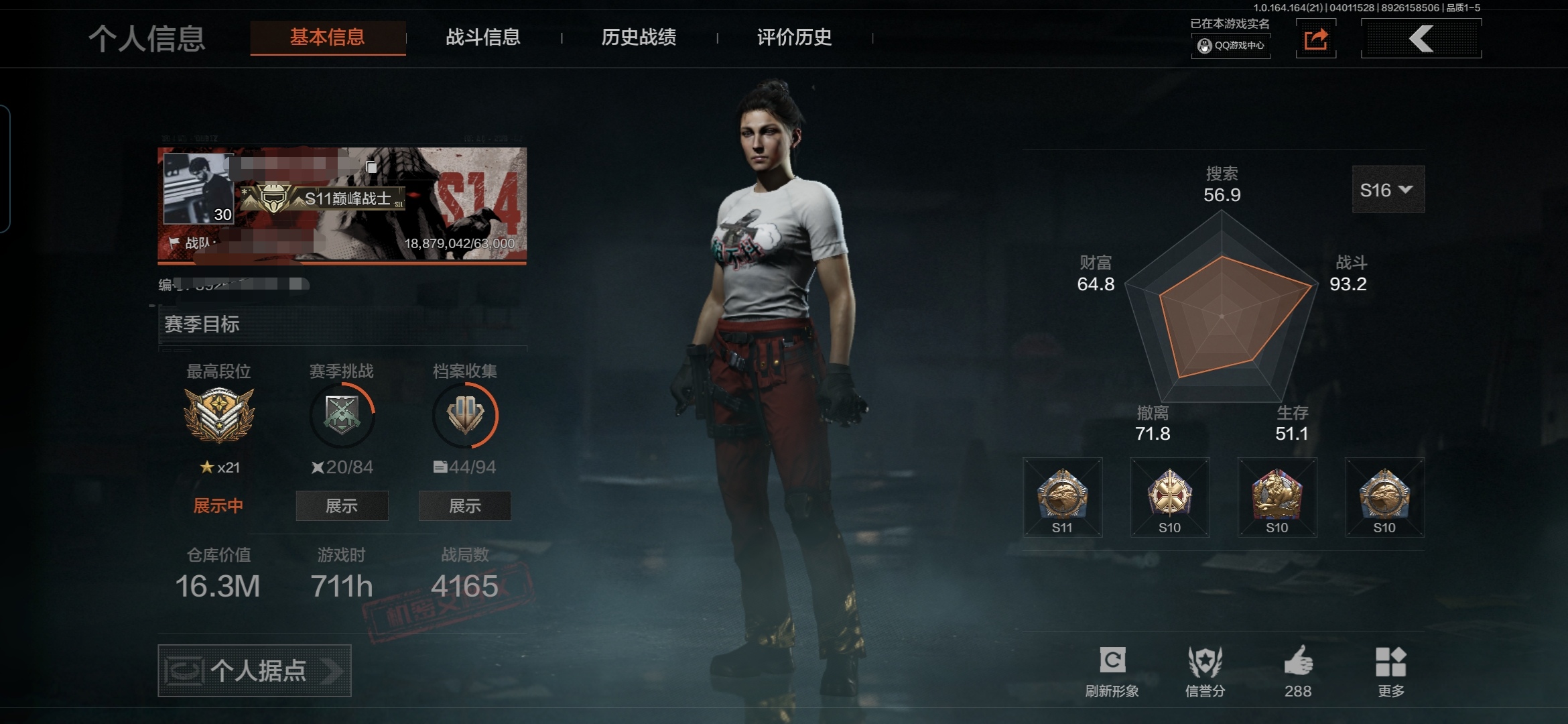Go back with the top-right arrow
Screen dimensions: 1568x724
pos(1421,39)
